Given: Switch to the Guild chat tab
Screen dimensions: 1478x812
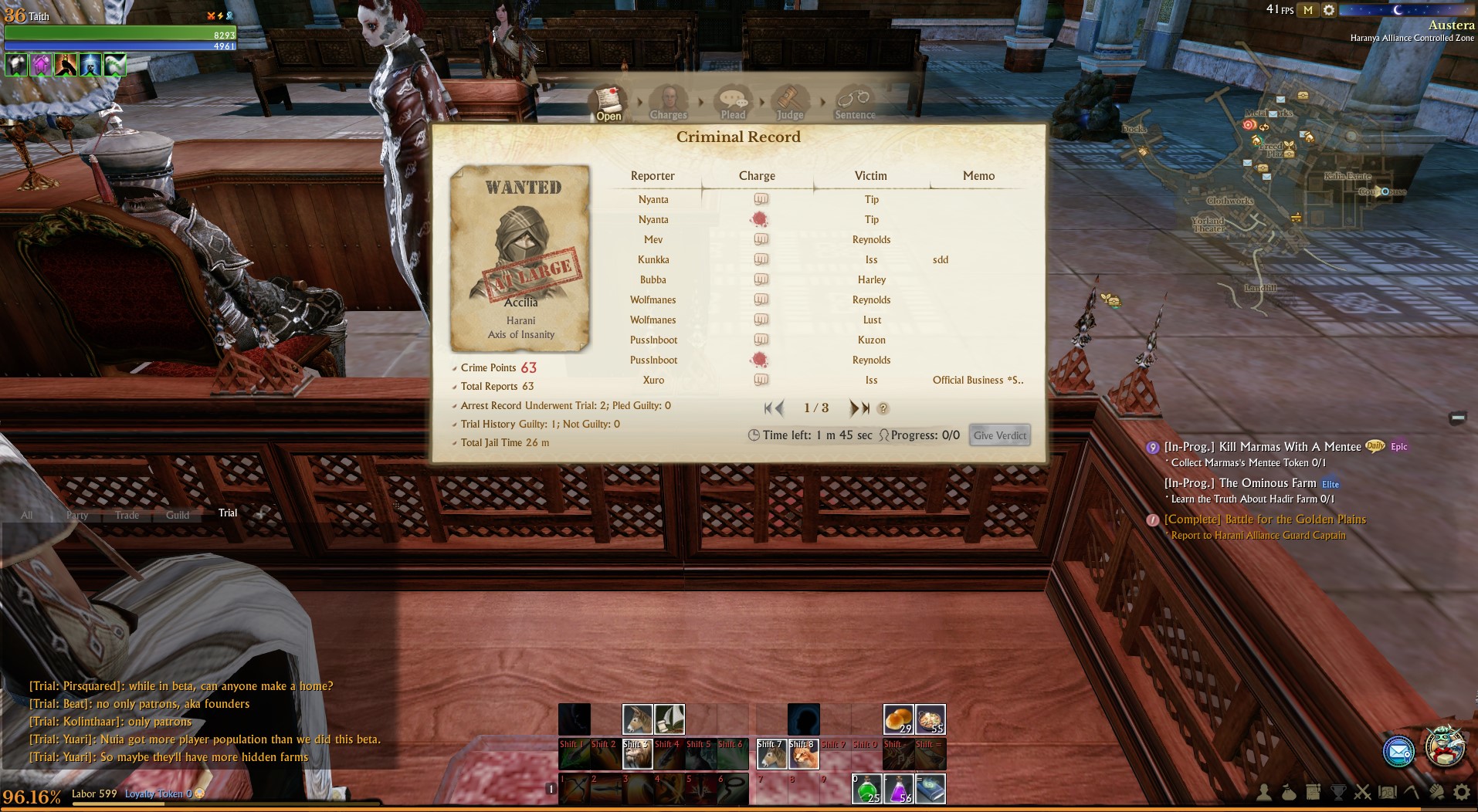Looking at the screenshot, I should pyautogui.click(x=178, y=515).
